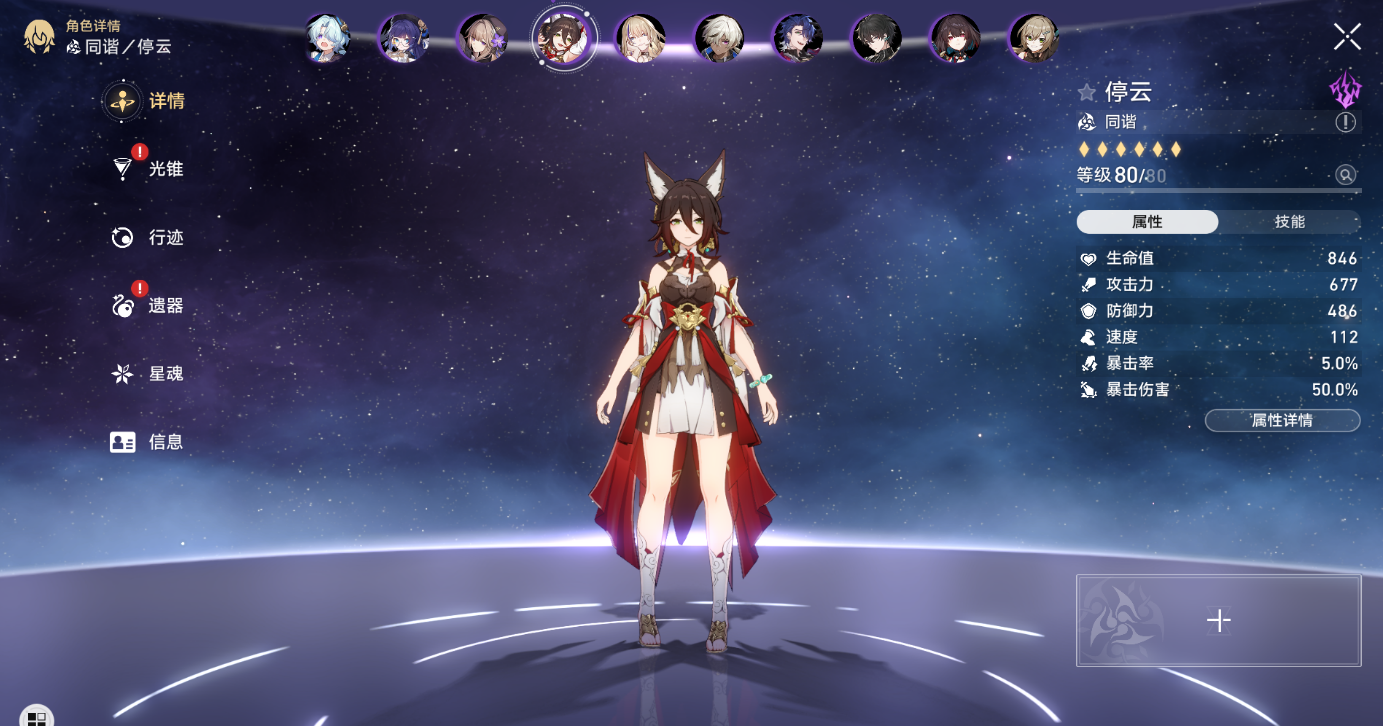Click the exclamation info icon beside 同谐
Image resolution: width=1383 pixels, height=726 pixels.
(x=1346, y=122)
